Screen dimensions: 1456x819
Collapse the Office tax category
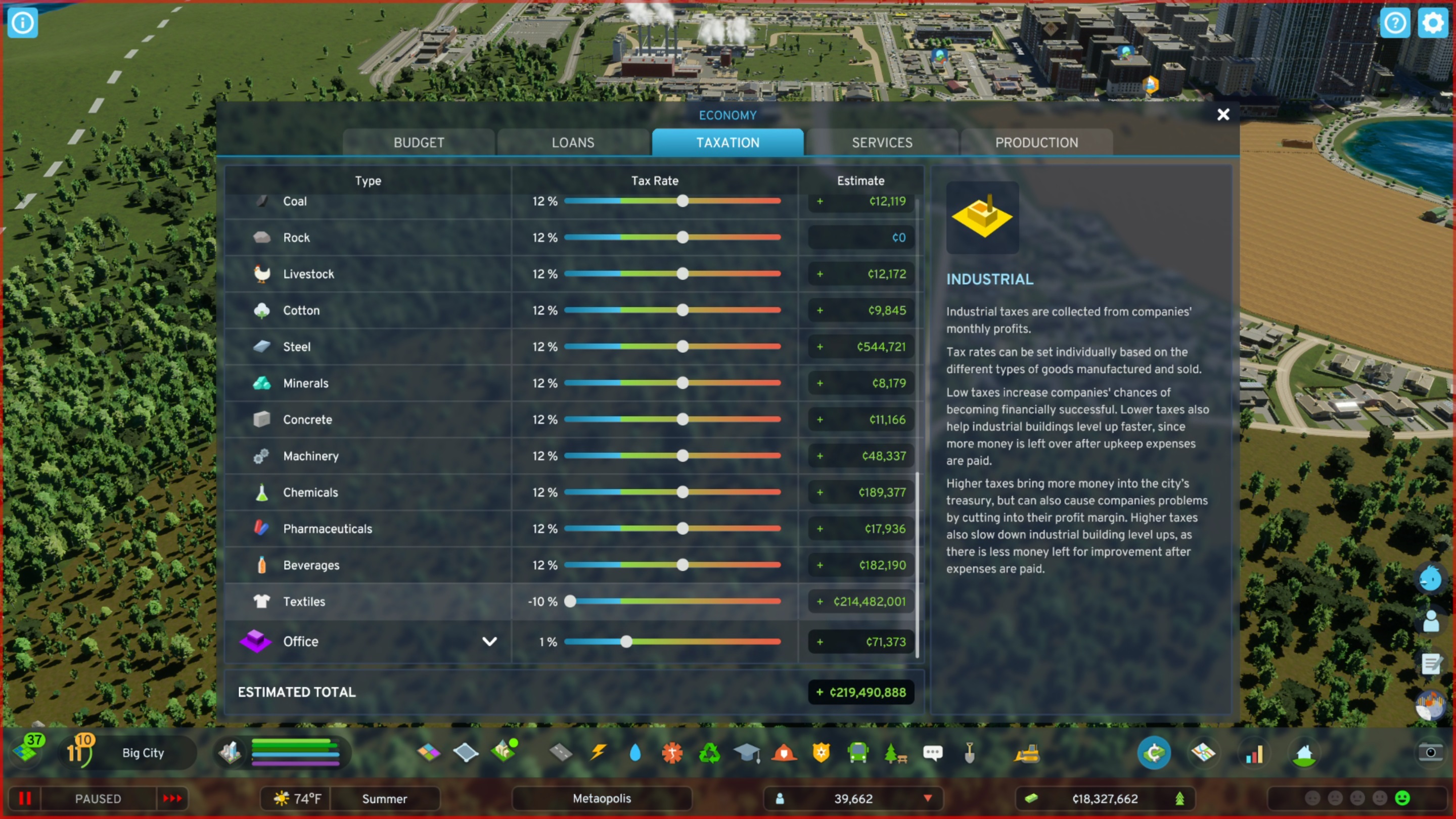[x=489, y=641]
